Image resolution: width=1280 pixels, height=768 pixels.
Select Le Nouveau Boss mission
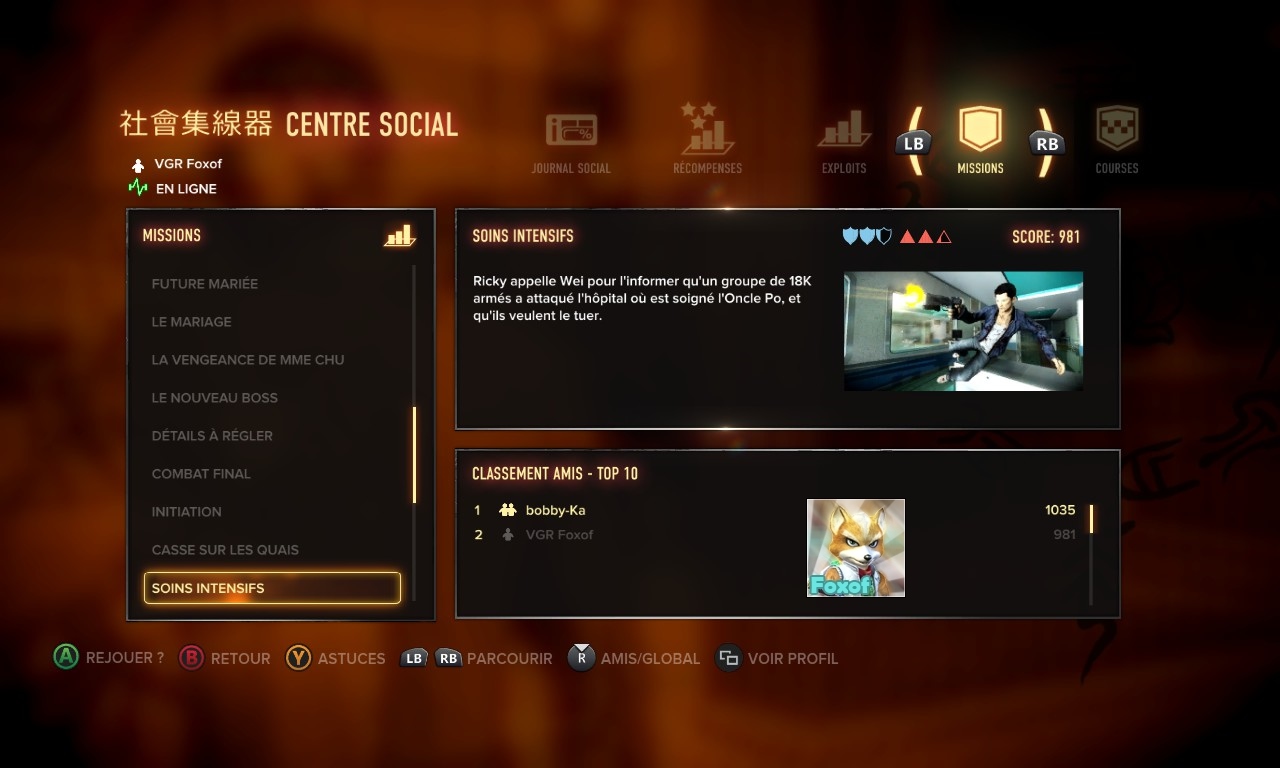[x=214, y=398]
